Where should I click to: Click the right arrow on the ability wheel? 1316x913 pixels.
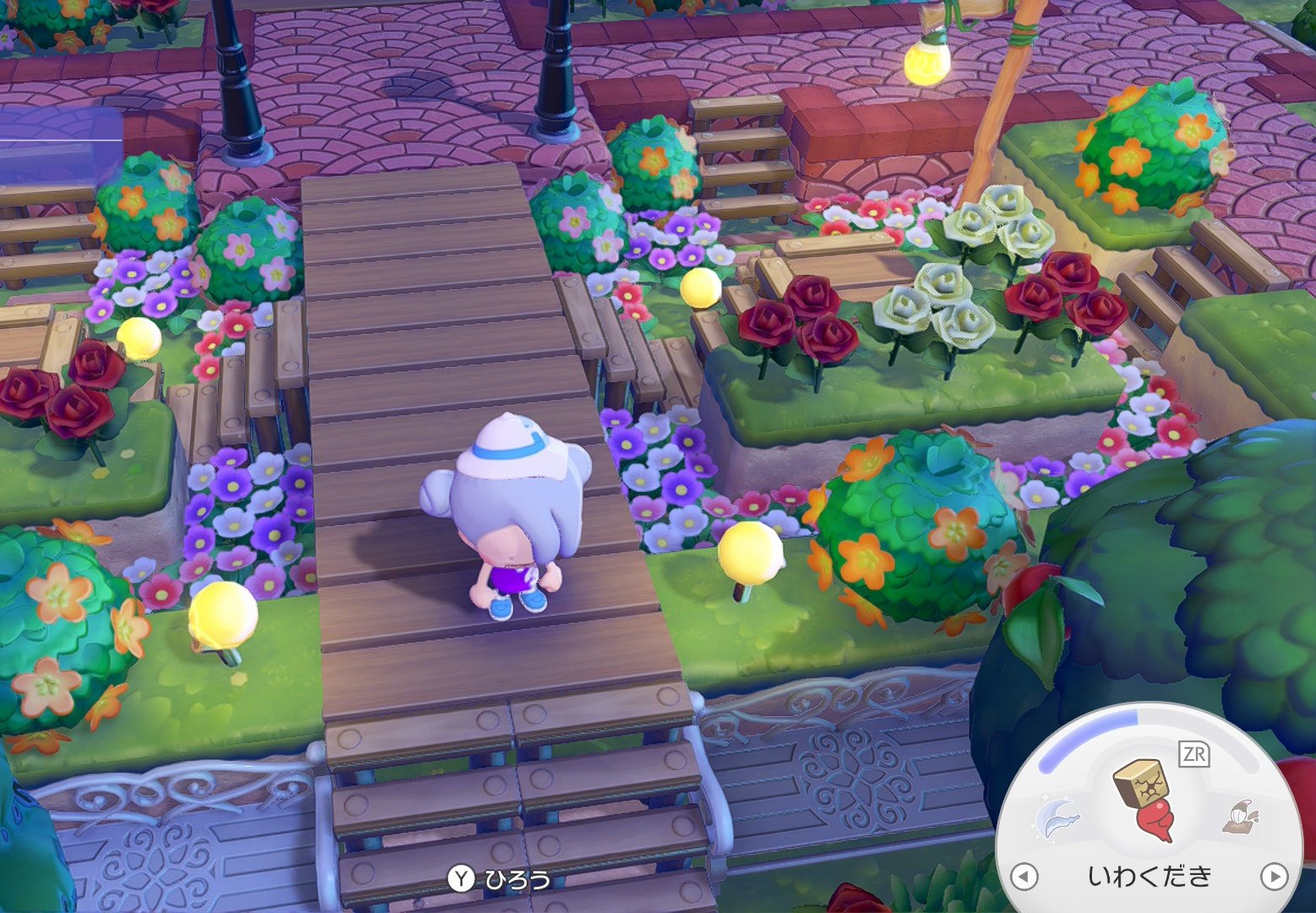point(1273,876)
